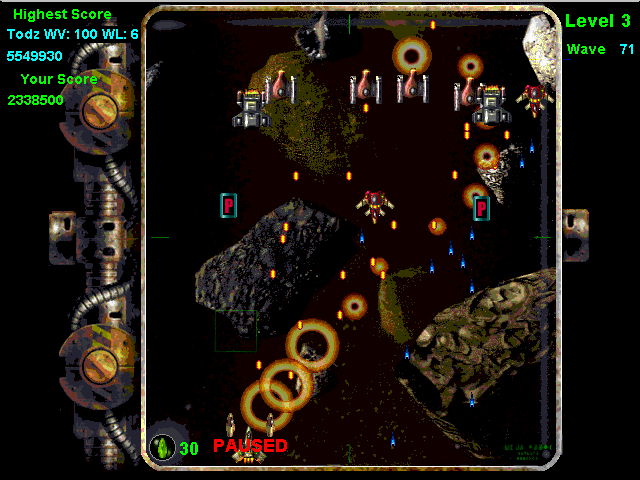Image resolution: width=640 pixels, height=480 pixels.
Task: Click the green crystal icon
Action: click(161, 447)
